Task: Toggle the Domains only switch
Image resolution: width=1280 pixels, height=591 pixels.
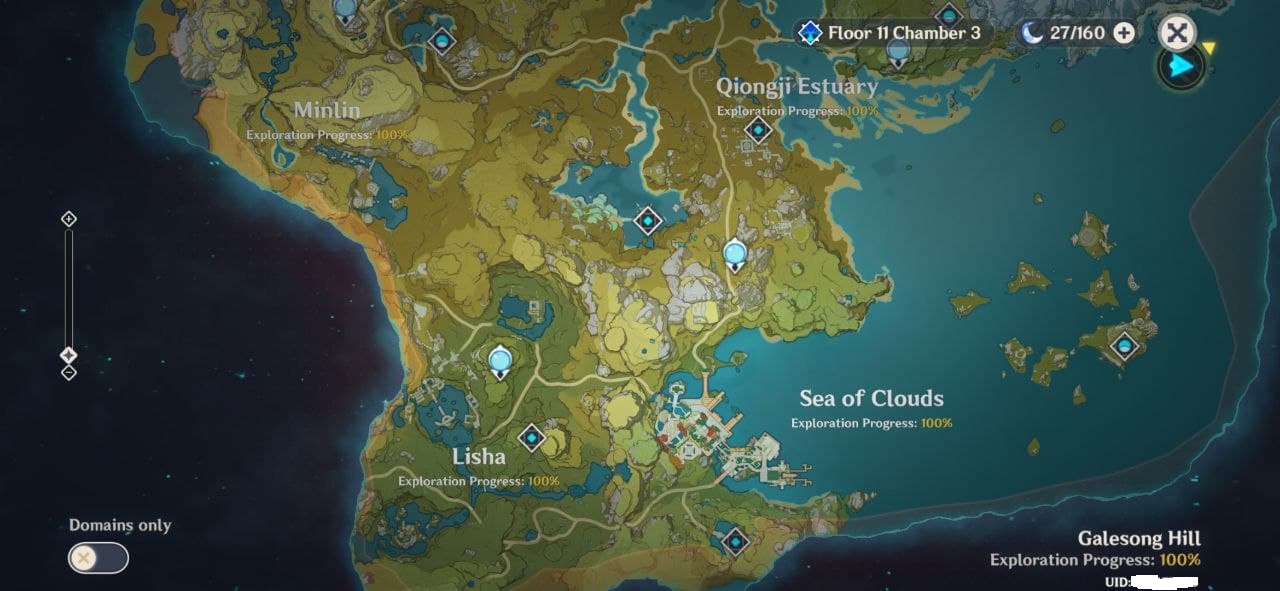Action: coord(98,557)
